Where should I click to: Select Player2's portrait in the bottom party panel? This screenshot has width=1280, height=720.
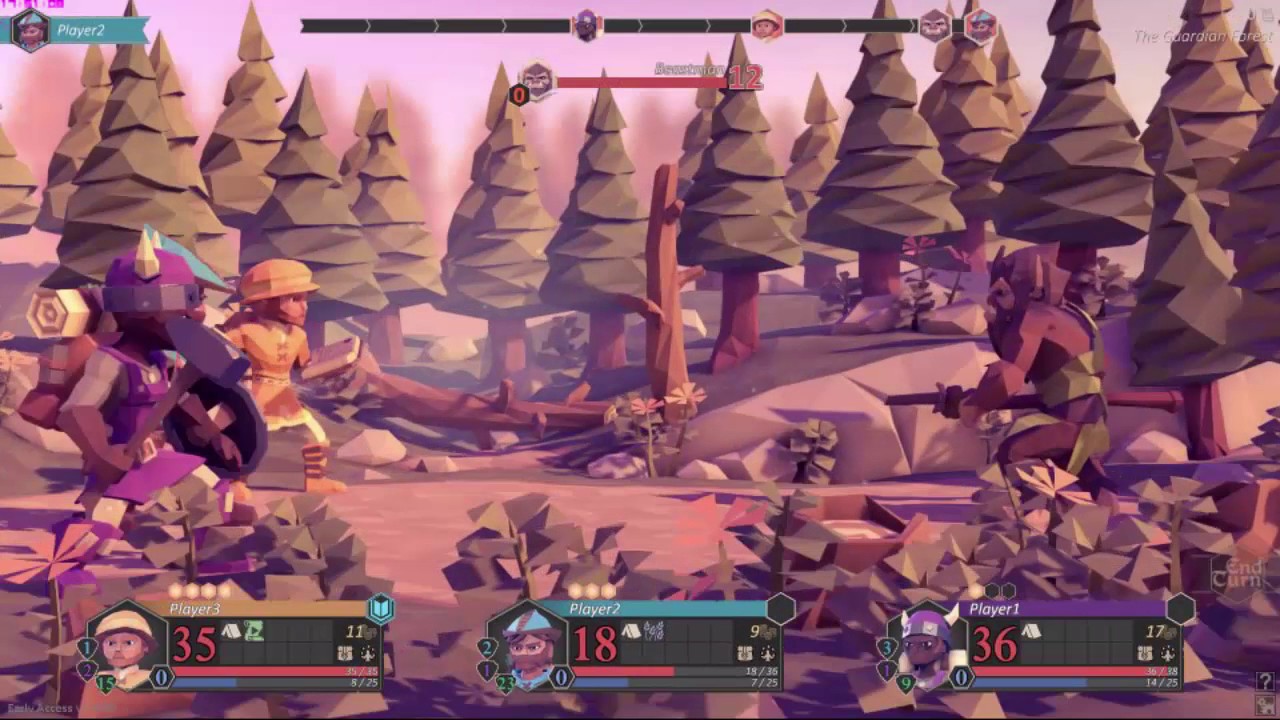coord(527,644)
